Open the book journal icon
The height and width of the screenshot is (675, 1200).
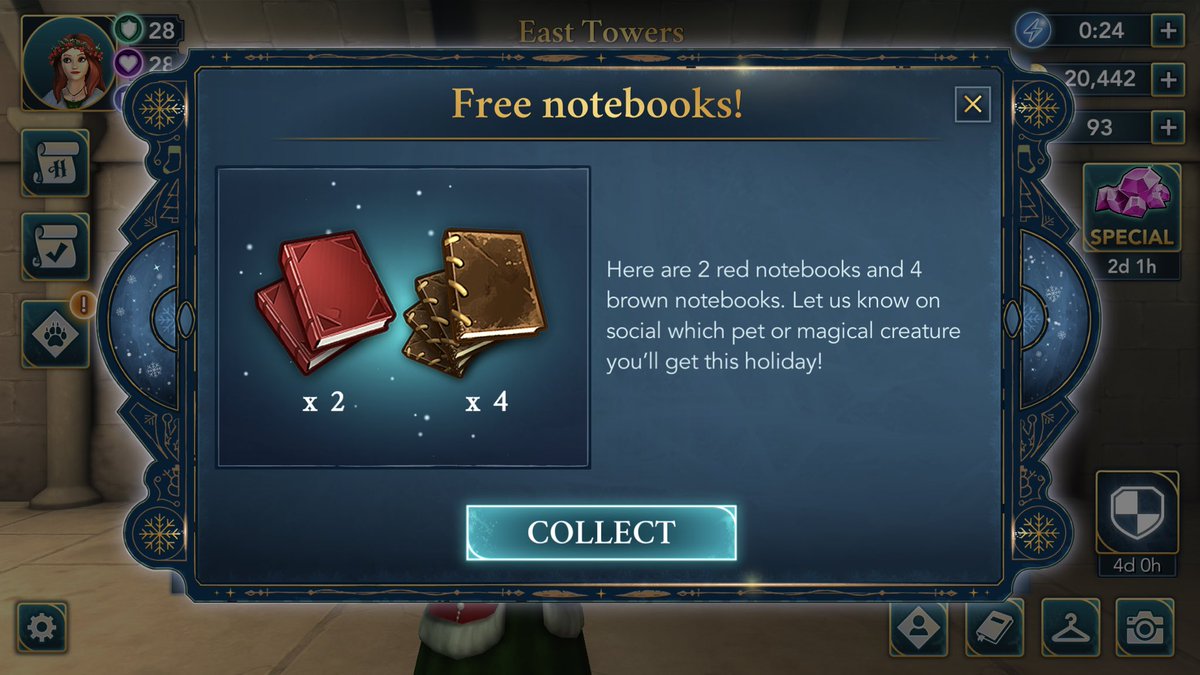(995, 627)
